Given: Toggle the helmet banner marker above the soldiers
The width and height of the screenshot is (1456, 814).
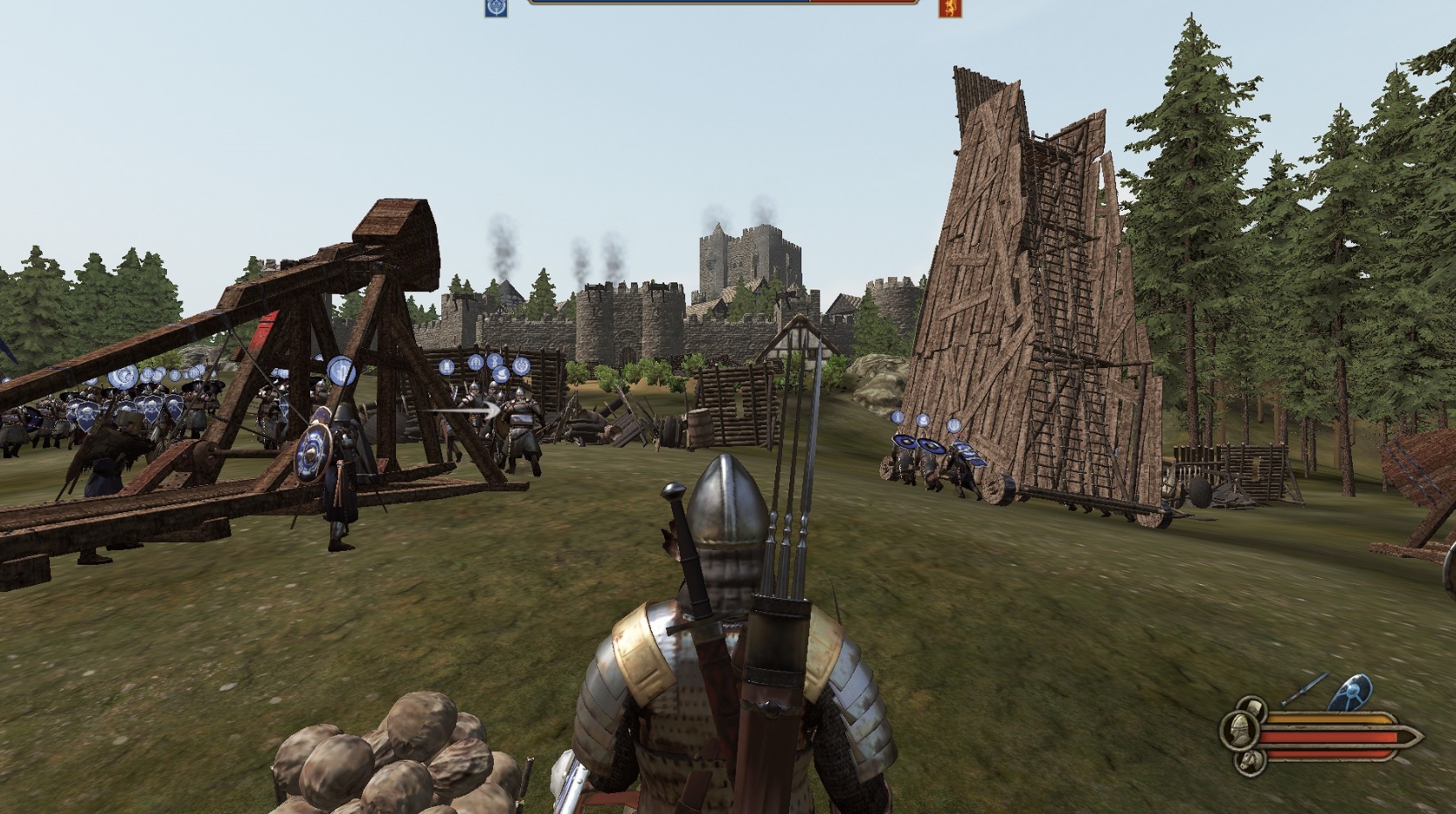Looking at the screenshot, I should (x=475, y=363).
